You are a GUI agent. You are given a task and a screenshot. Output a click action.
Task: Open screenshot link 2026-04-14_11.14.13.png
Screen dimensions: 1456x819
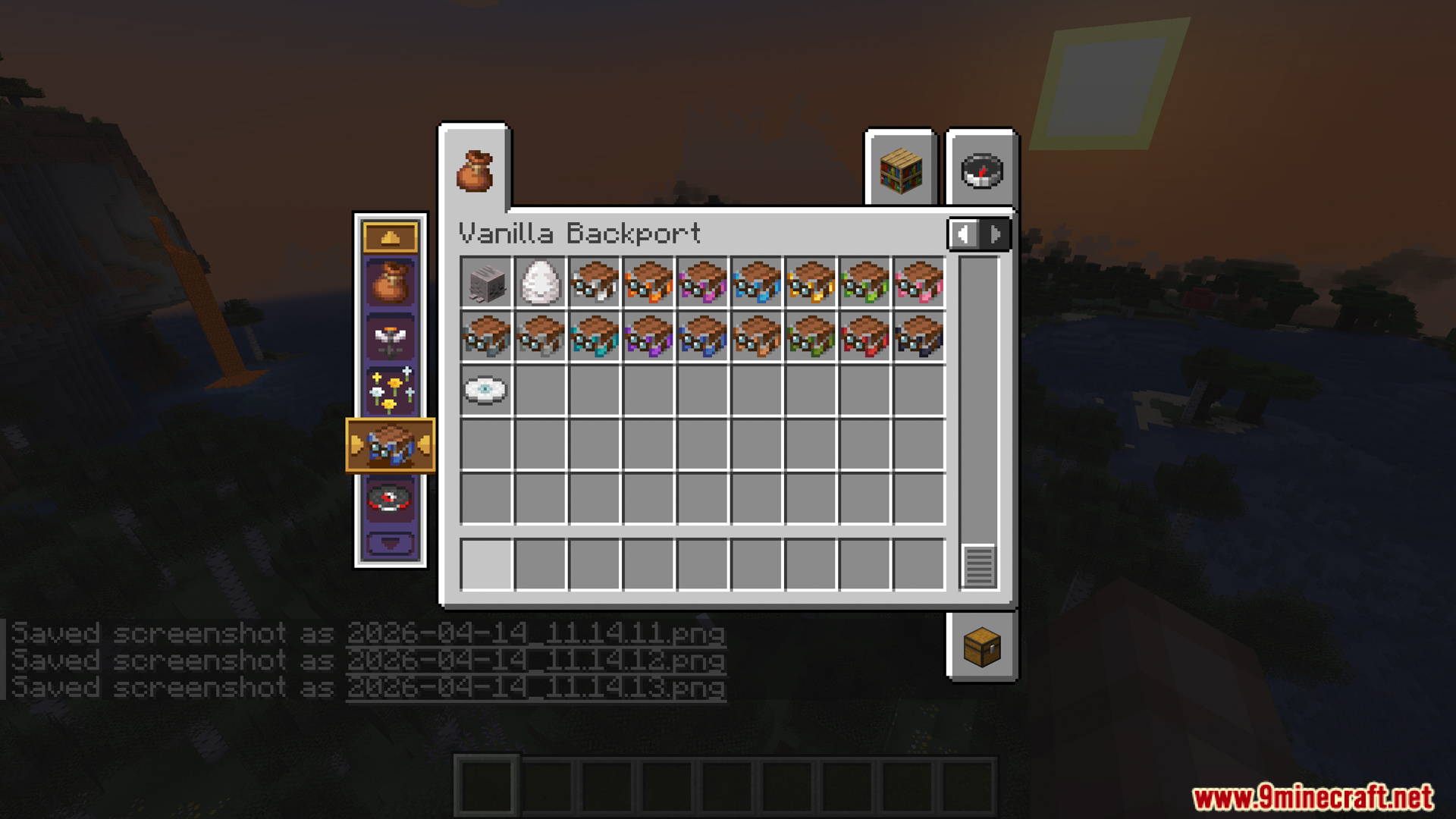[535, 687]
